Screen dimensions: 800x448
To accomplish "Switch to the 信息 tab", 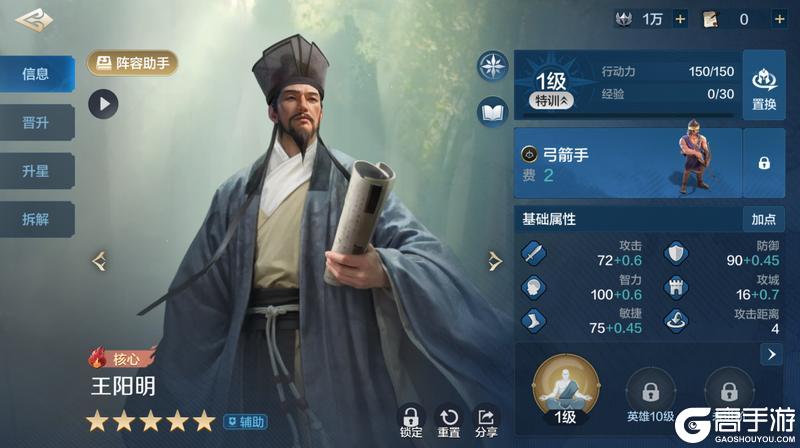I will point(36,74).
